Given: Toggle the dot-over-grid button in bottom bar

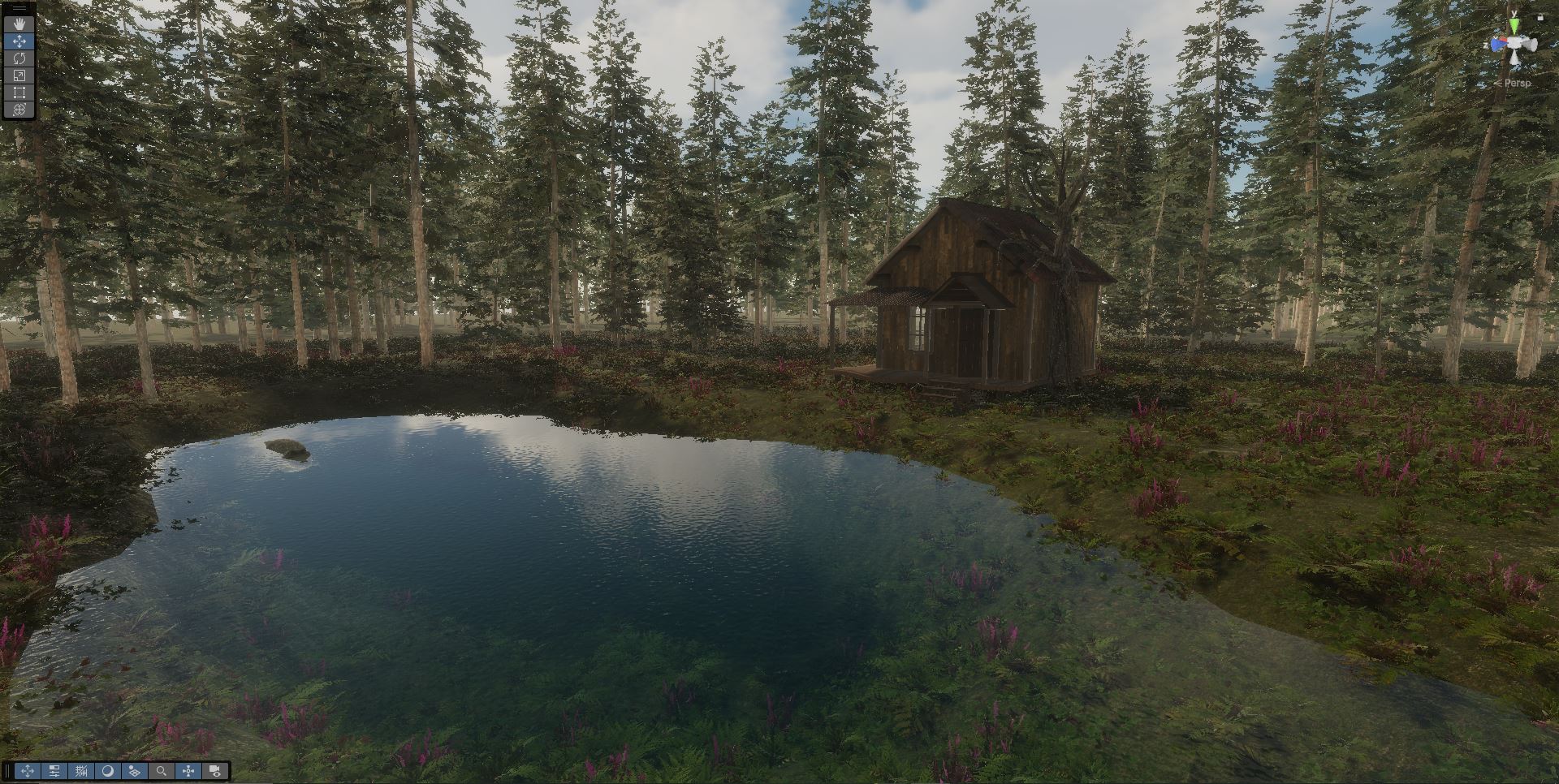Looking at the screenshot, I should pos(135,771).
